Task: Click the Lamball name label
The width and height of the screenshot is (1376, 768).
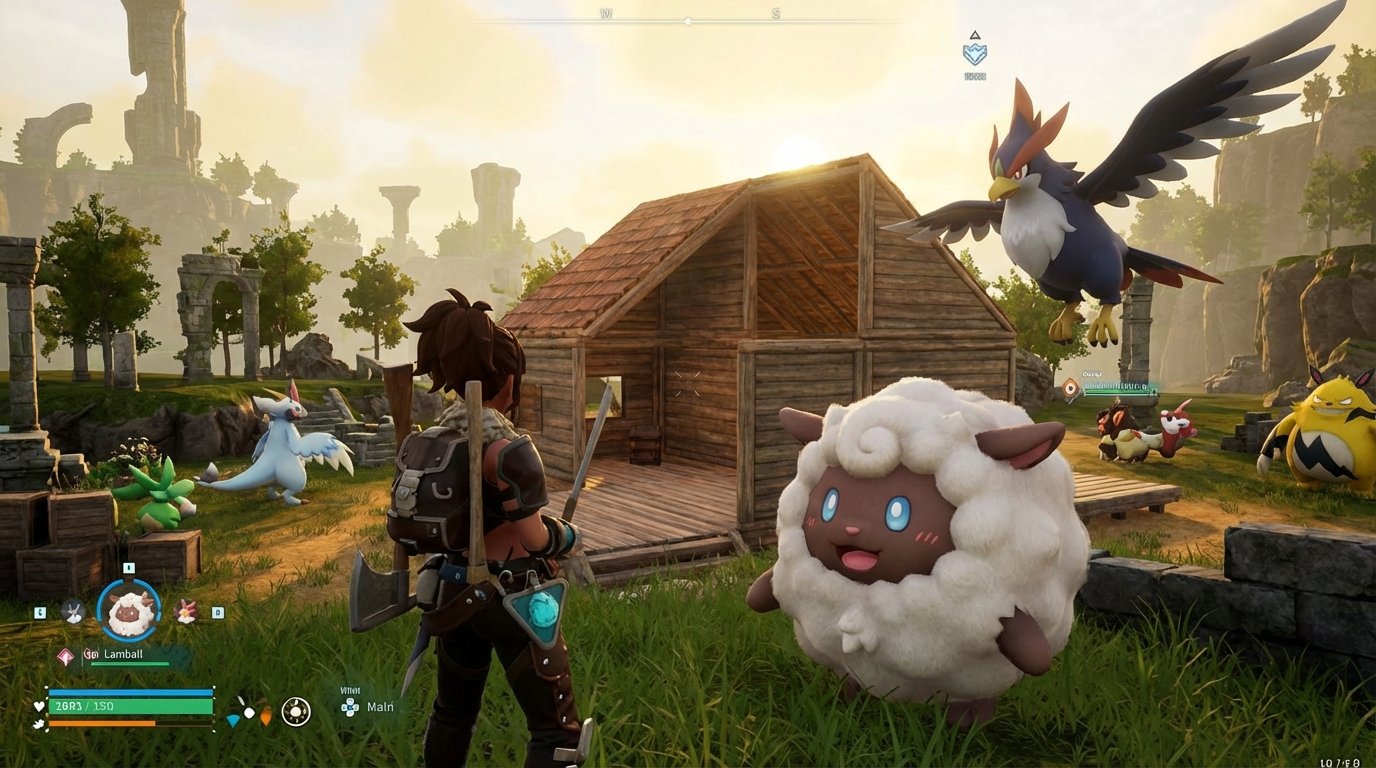Action: click(x=122, y=654)
